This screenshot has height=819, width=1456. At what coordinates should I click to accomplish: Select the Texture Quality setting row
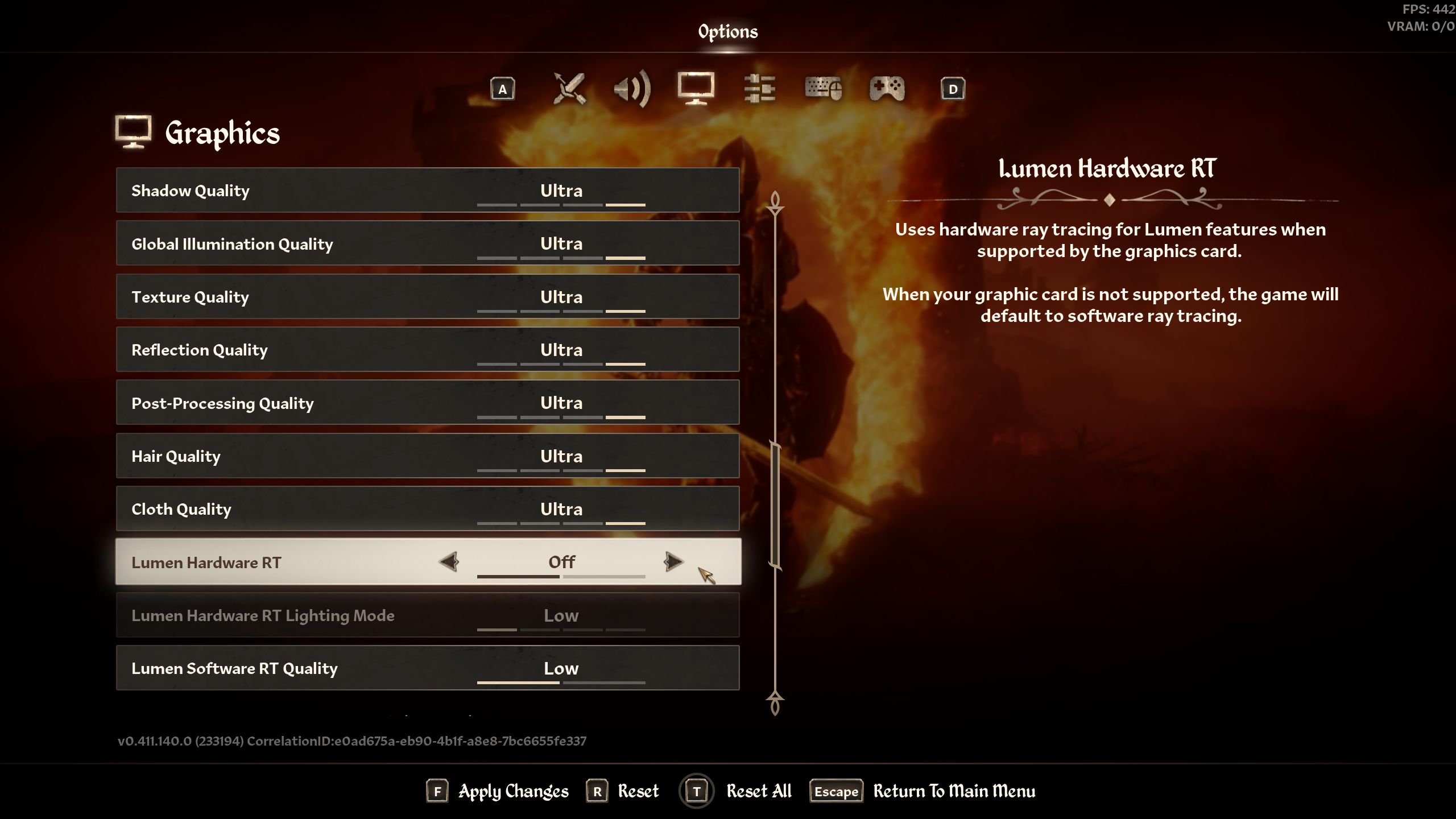(427, 297)
